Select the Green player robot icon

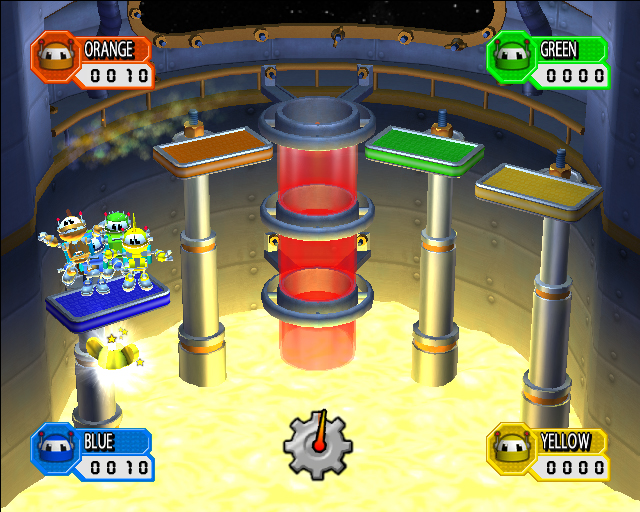click(x=512, y=58)
